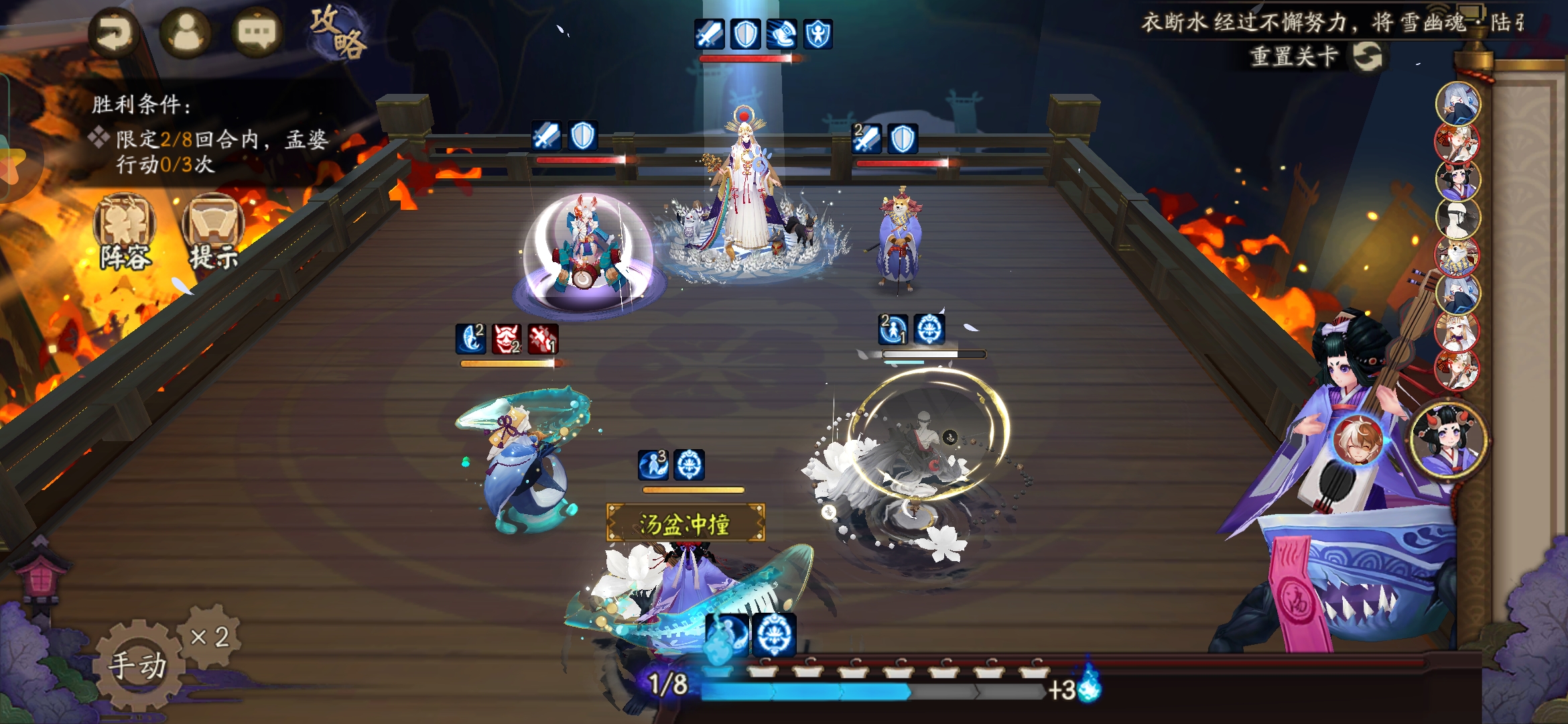The height and width of the screenshot is (724, 1568).
Task: Toggle the 手动 manual battle gear
Action: pos(138,664)
